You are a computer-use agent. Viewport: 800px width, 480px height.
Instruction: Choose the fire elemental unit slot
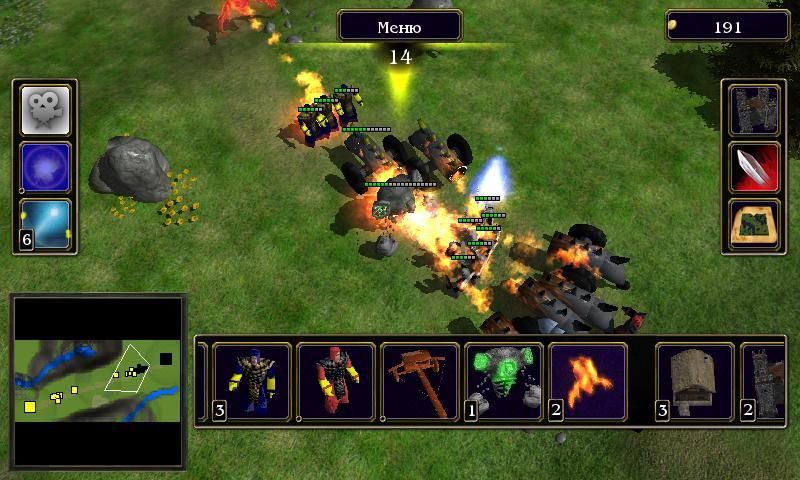(588, 381)
